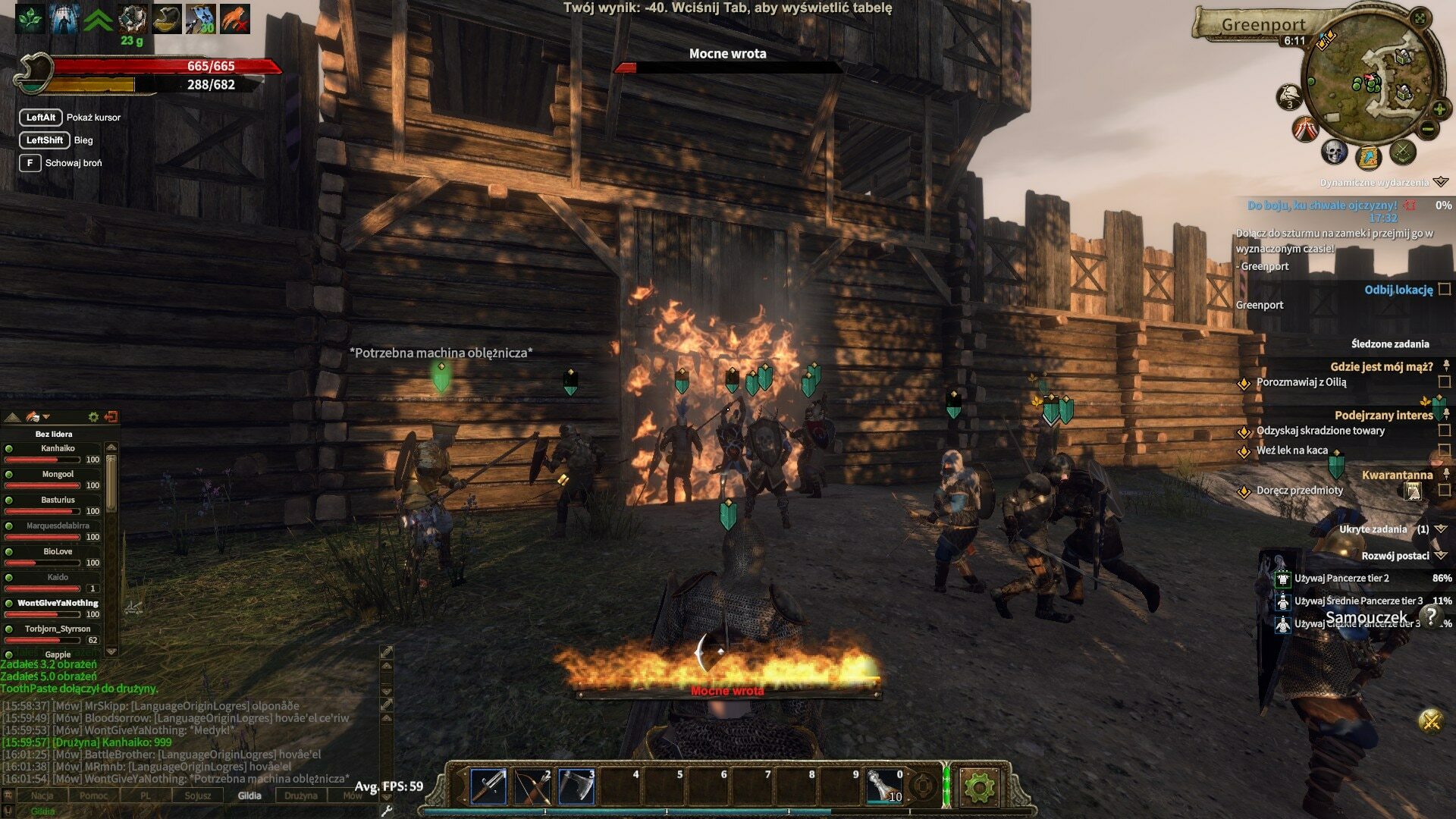Expand the Ukryte zadania hidden quests
The width and height of the screenshot is (1456, 819).
point(1441,529)
